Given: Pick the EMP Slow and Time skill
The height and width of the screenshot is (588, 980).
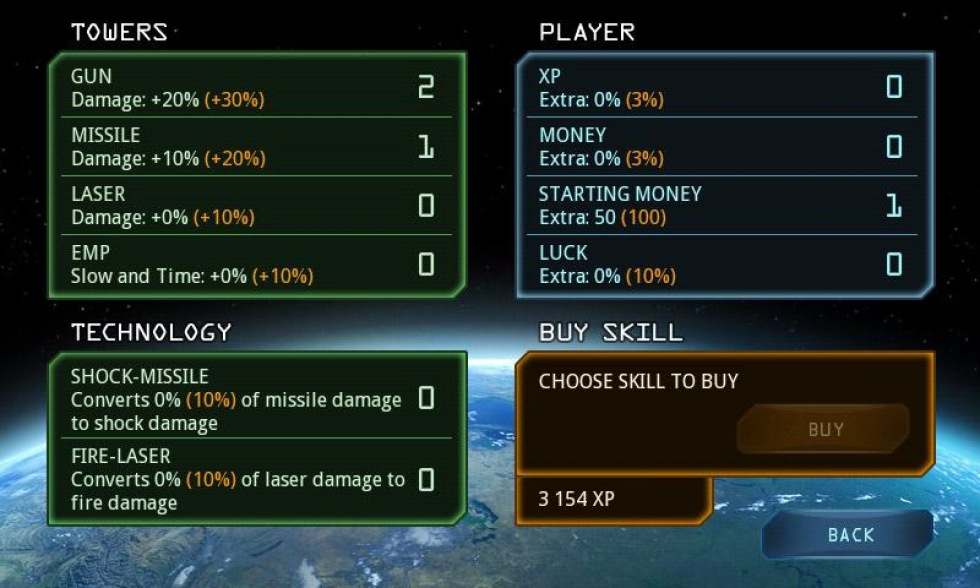Looking at the screenshot, I should click(257, 264).
